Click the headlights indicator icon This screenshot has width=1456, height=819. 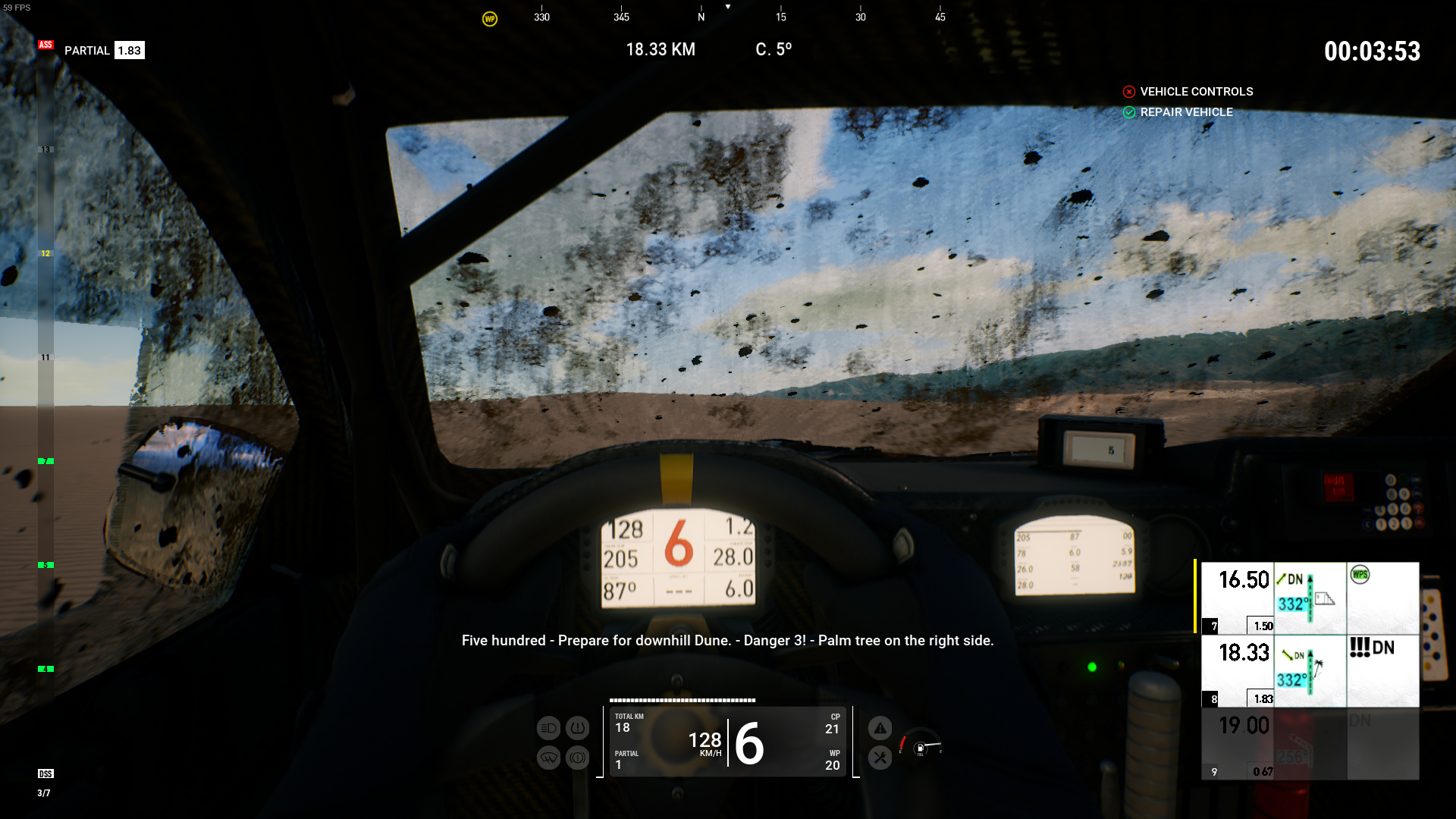(x=548, y=729)
